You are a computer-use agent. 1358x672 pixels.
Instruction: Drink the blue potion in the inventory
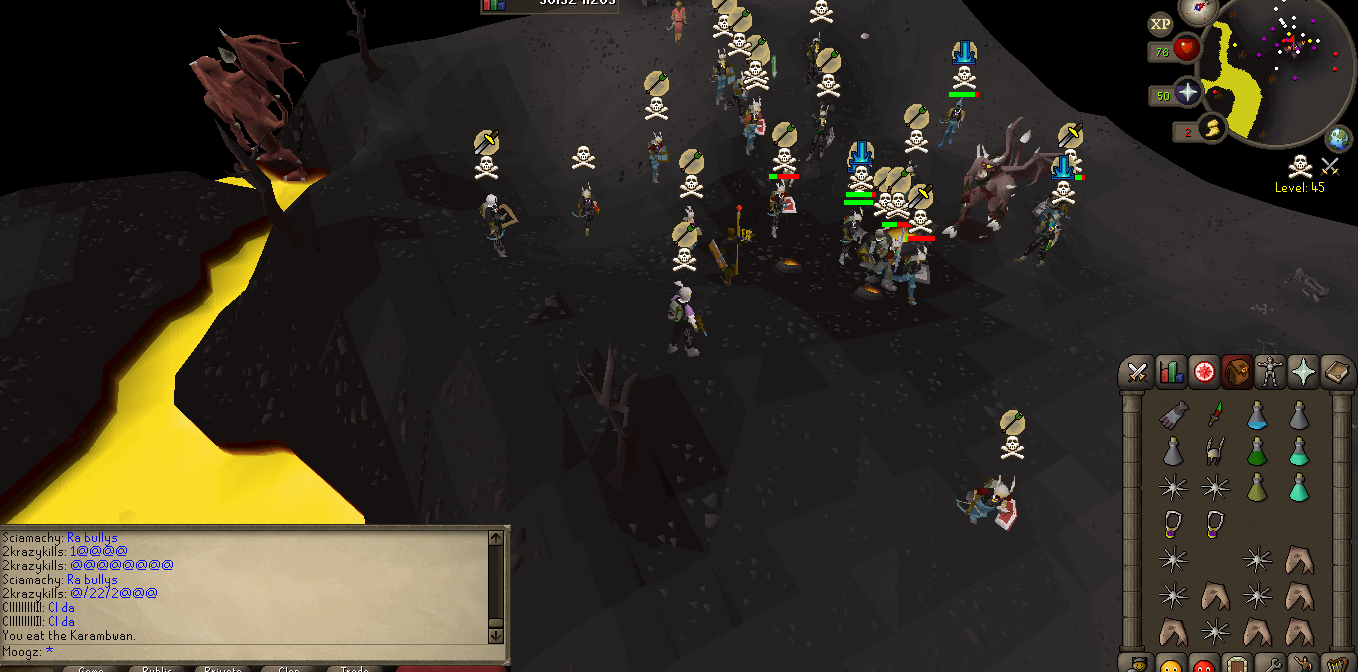point(1257,415)
